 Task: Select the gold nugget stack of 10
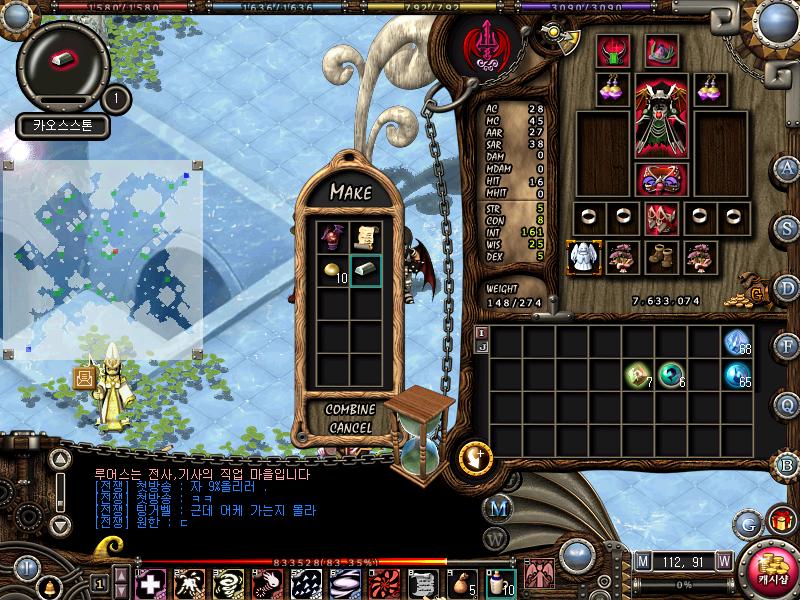tap(333, 270)
